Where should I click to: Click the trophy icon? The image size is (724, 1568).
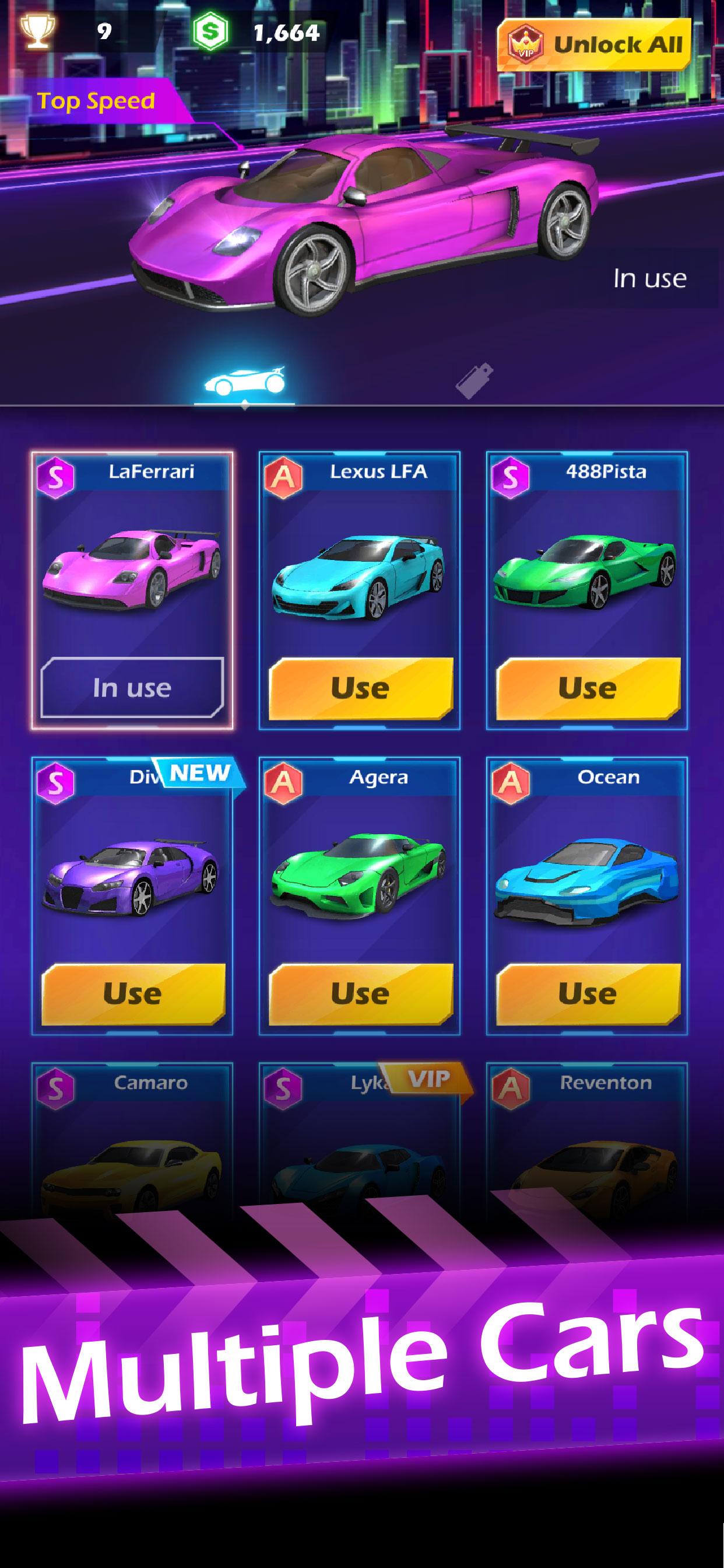click(x=37, y=30)
